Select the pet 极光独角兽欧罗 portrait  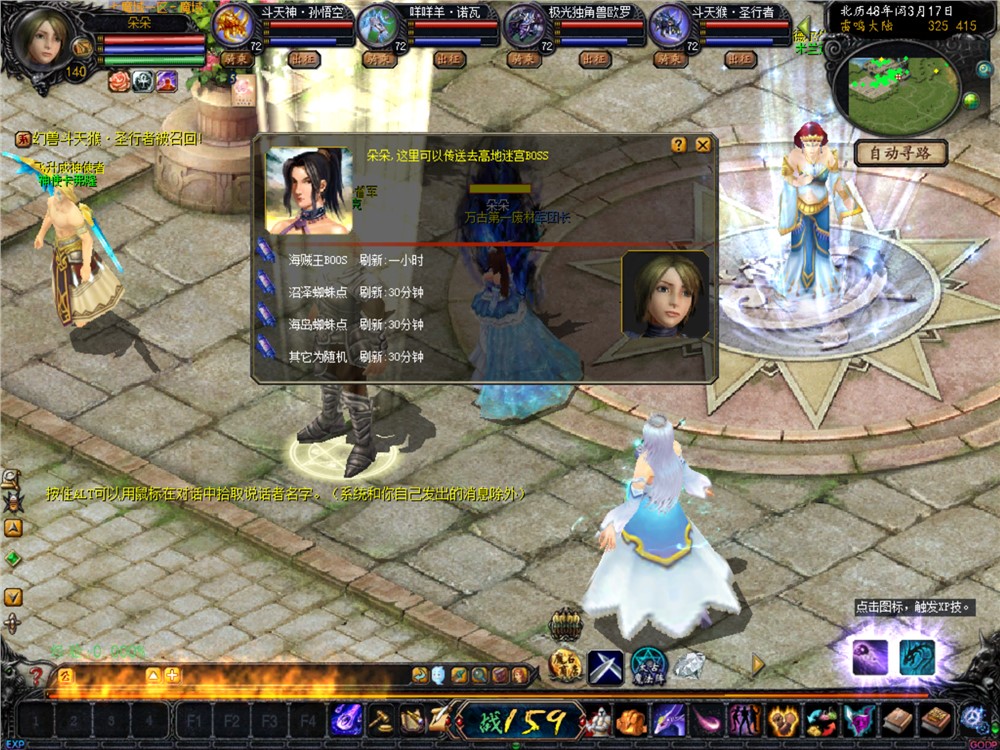[x=524, y=24]
